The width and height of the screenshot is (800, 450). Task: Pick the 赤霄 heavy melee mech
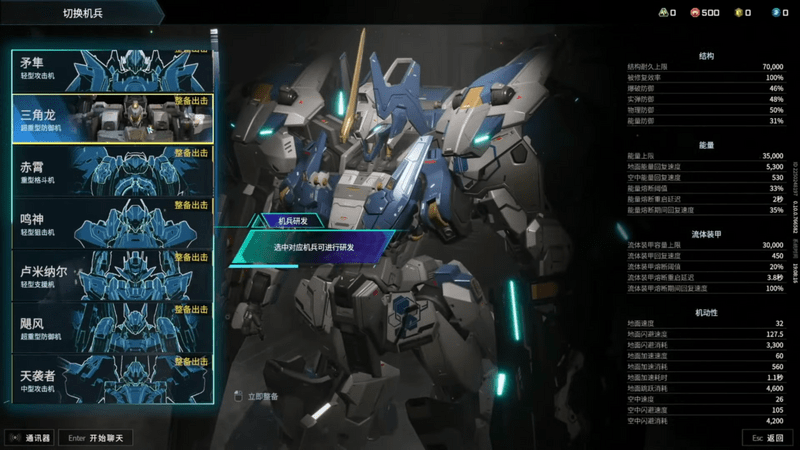tap(112, 172)
